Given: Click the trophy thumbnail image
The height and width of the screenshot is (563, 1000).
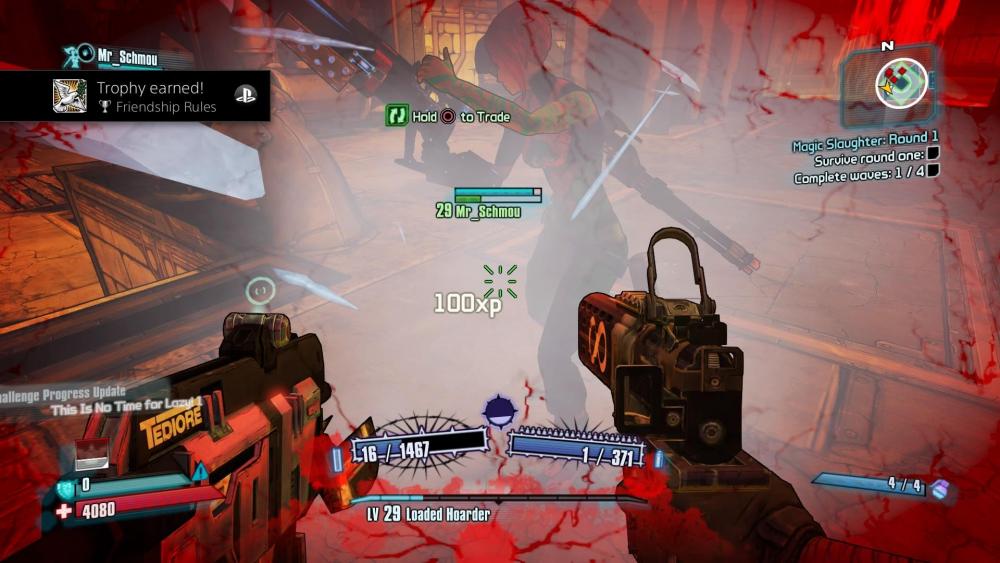Looking at the screenshot, I should (x=70, y=96).
